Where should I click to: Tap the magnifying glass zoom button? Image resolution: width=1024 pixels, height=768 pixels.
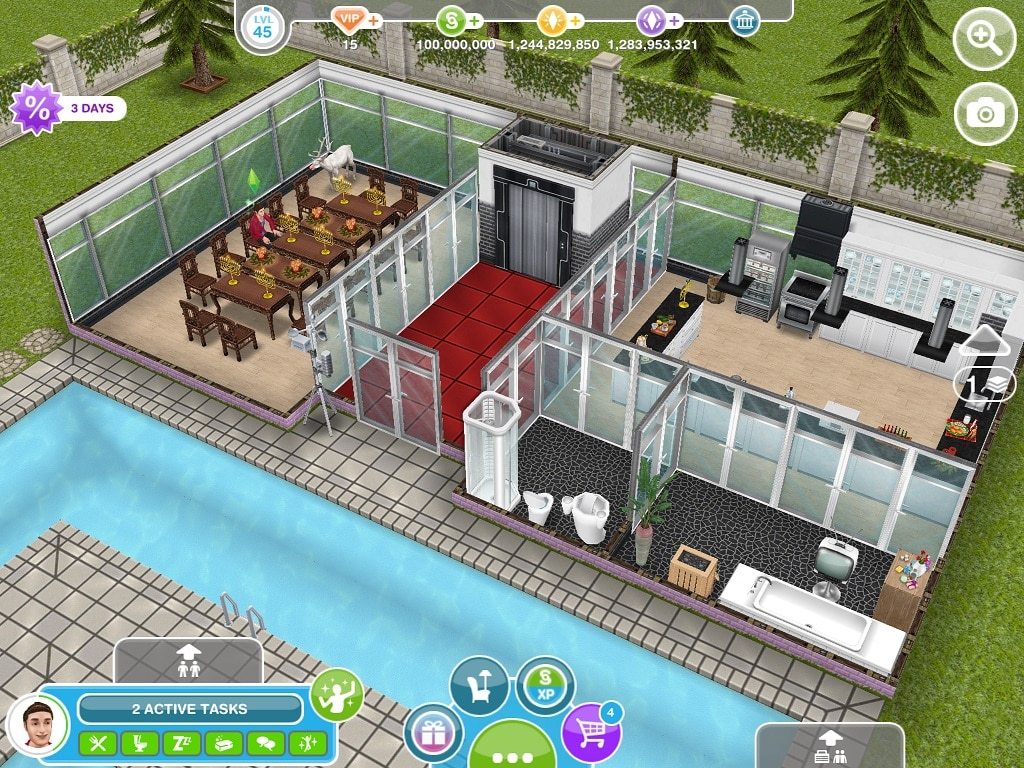[984, 42]
